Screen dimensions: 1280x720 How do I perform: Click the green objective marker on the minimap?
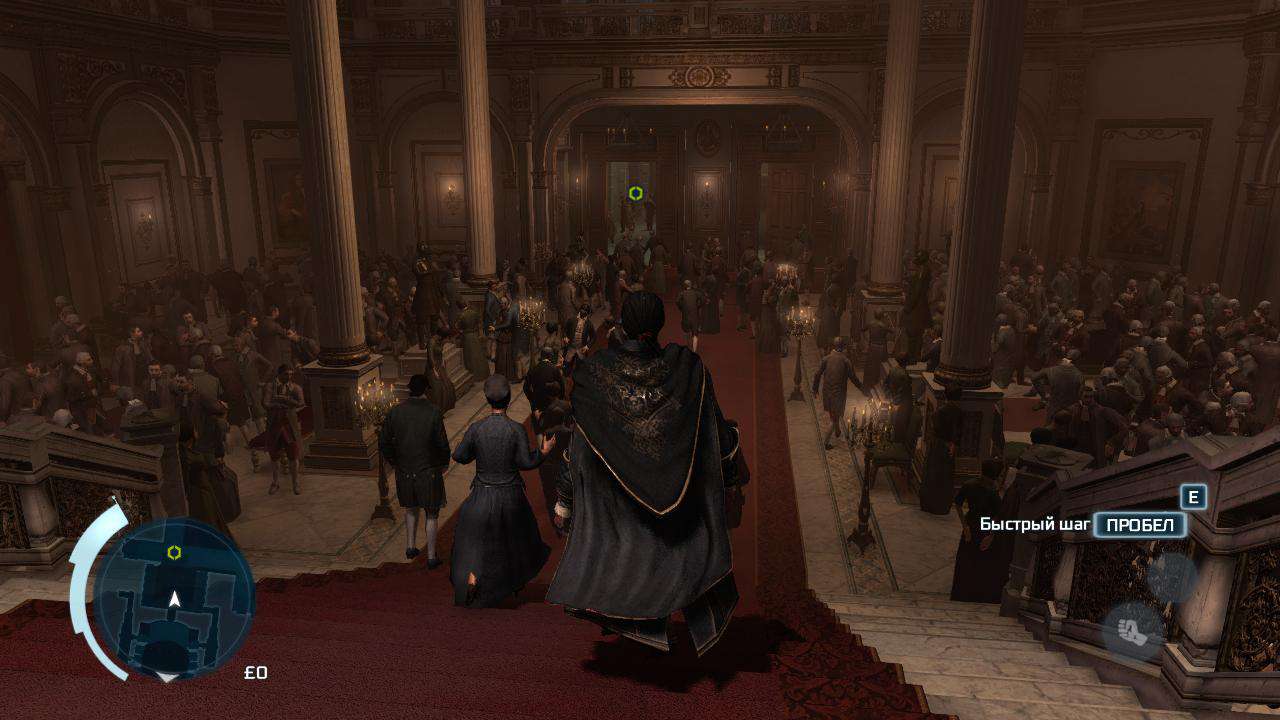174,552
